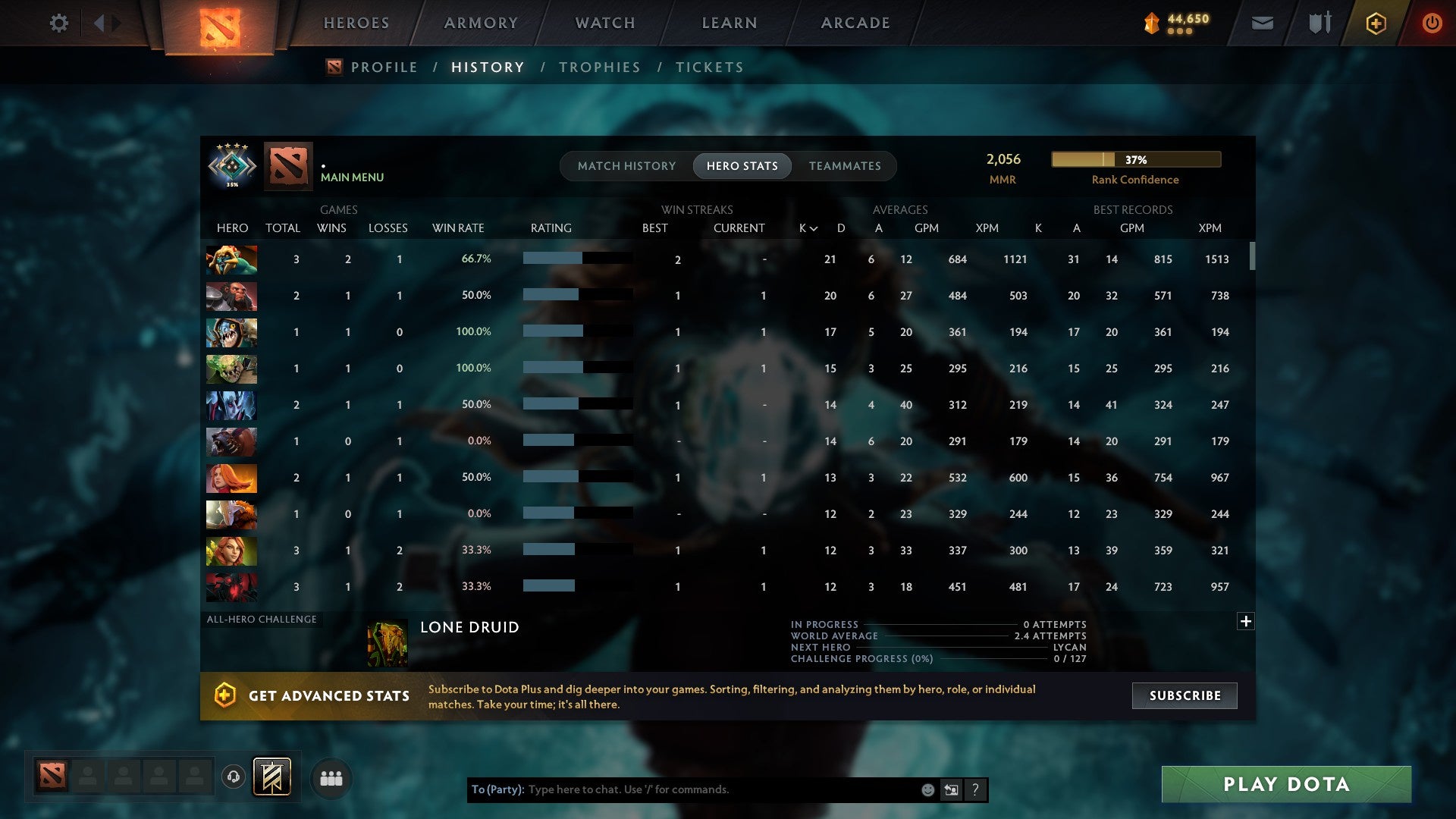Click the chat channel switch icon
1456x819 pixels.
(x=950, y=789)
